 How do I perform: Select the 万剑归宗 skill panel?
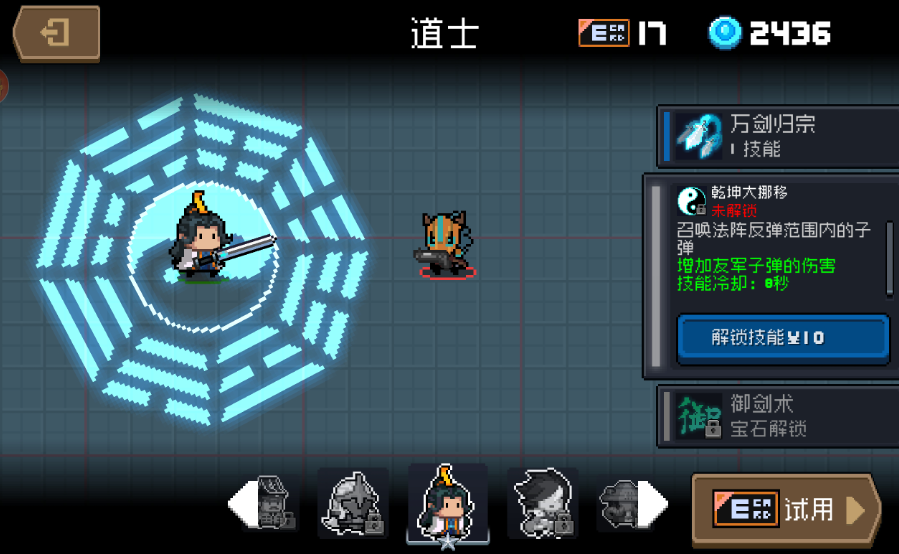(777, 136)
